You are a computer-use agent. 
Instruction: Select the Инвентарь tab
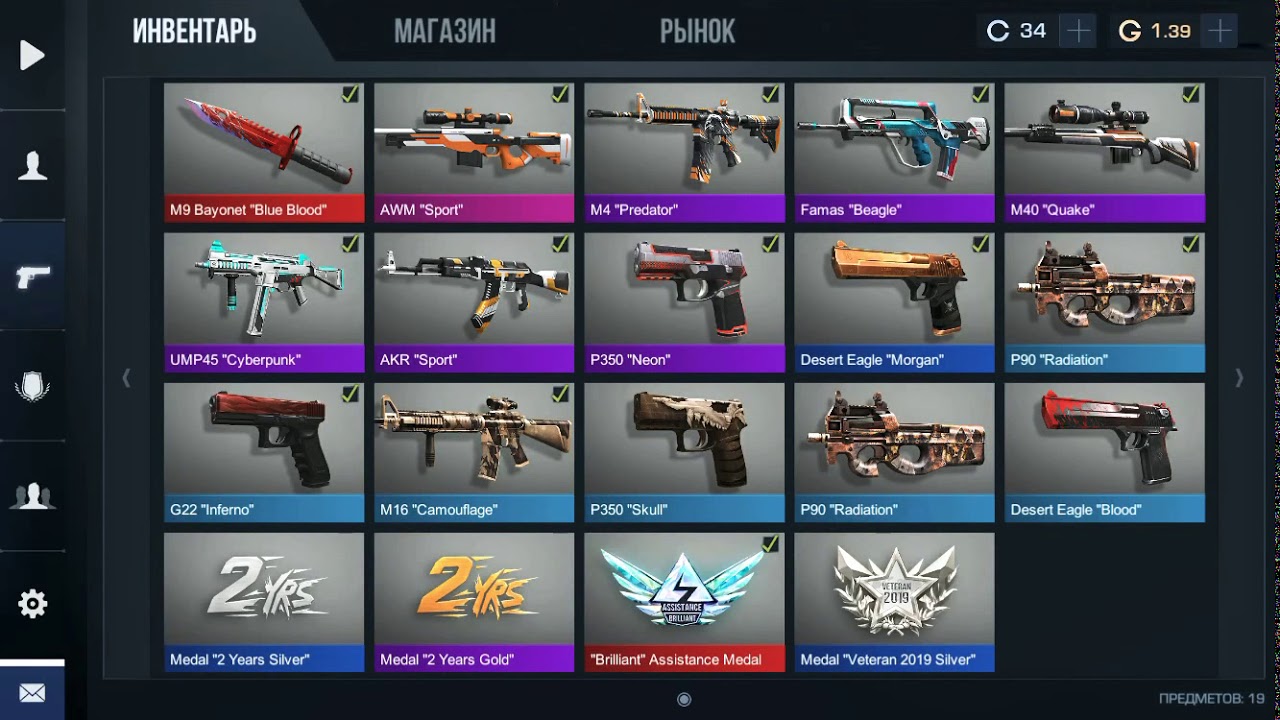pyautogui.click(x=195, y=32)
